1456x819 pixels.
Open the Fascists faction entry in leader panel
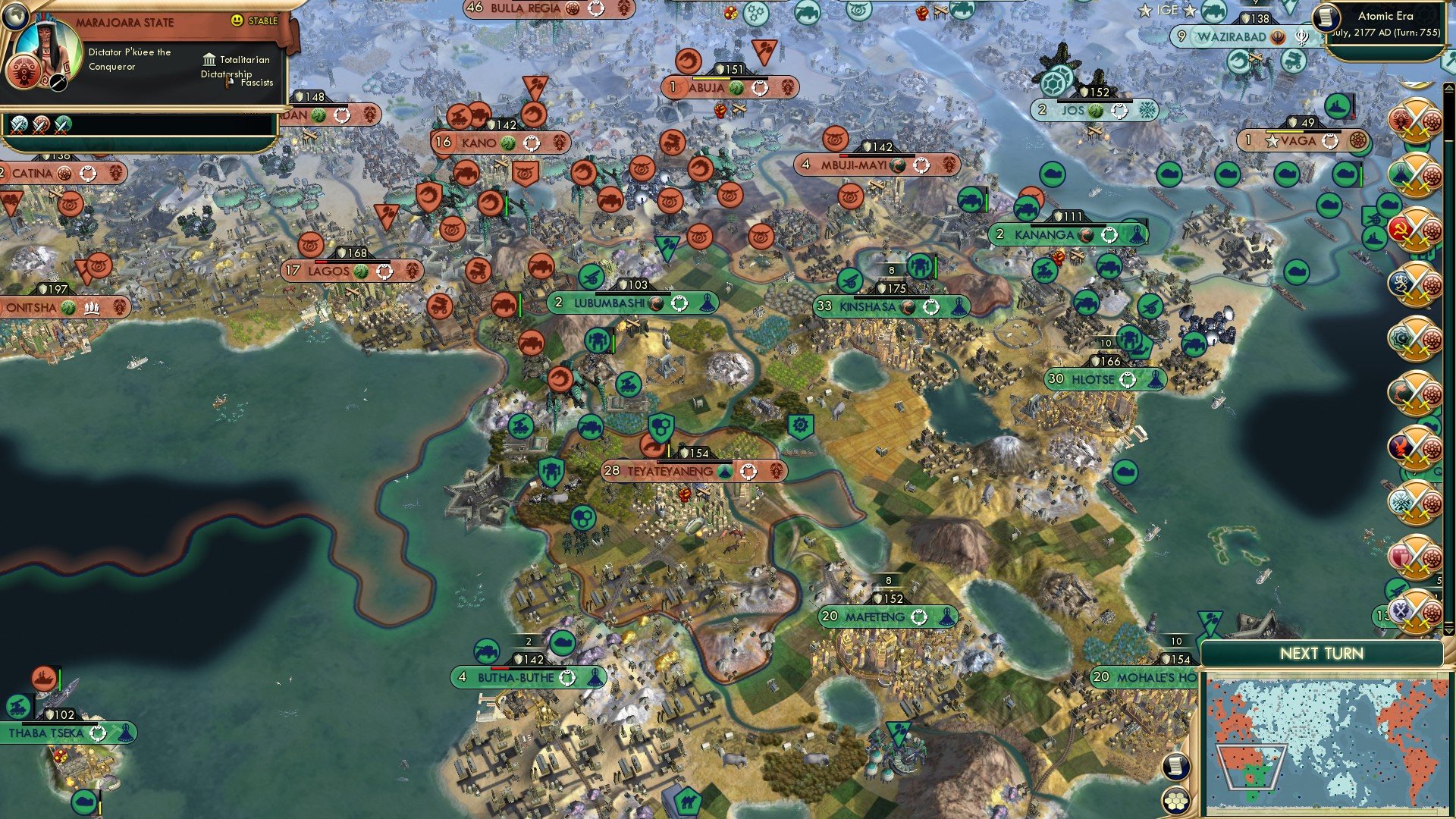tap(256, 83)
